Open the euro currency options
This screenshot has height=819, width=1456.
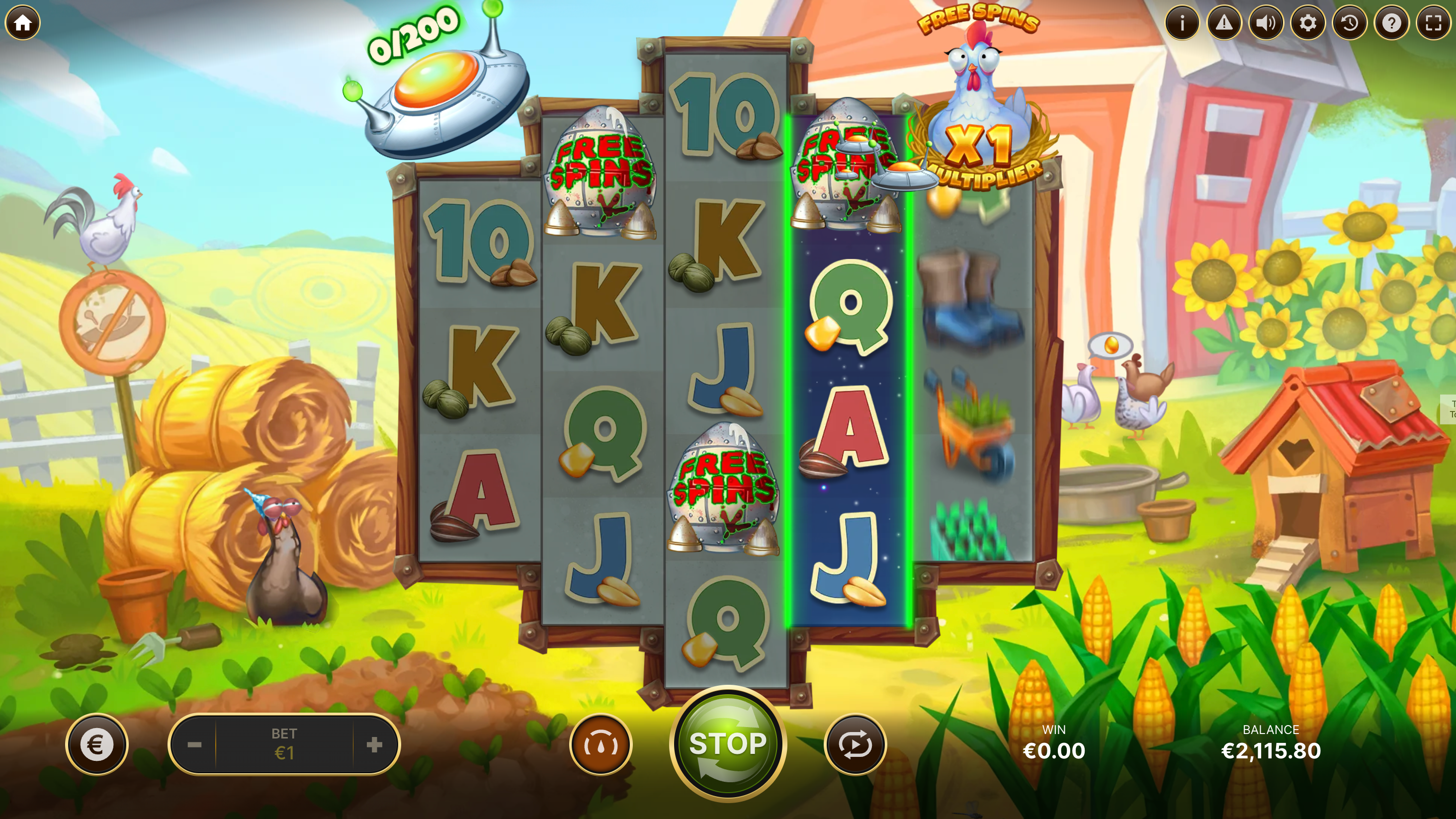coord(96,745)
